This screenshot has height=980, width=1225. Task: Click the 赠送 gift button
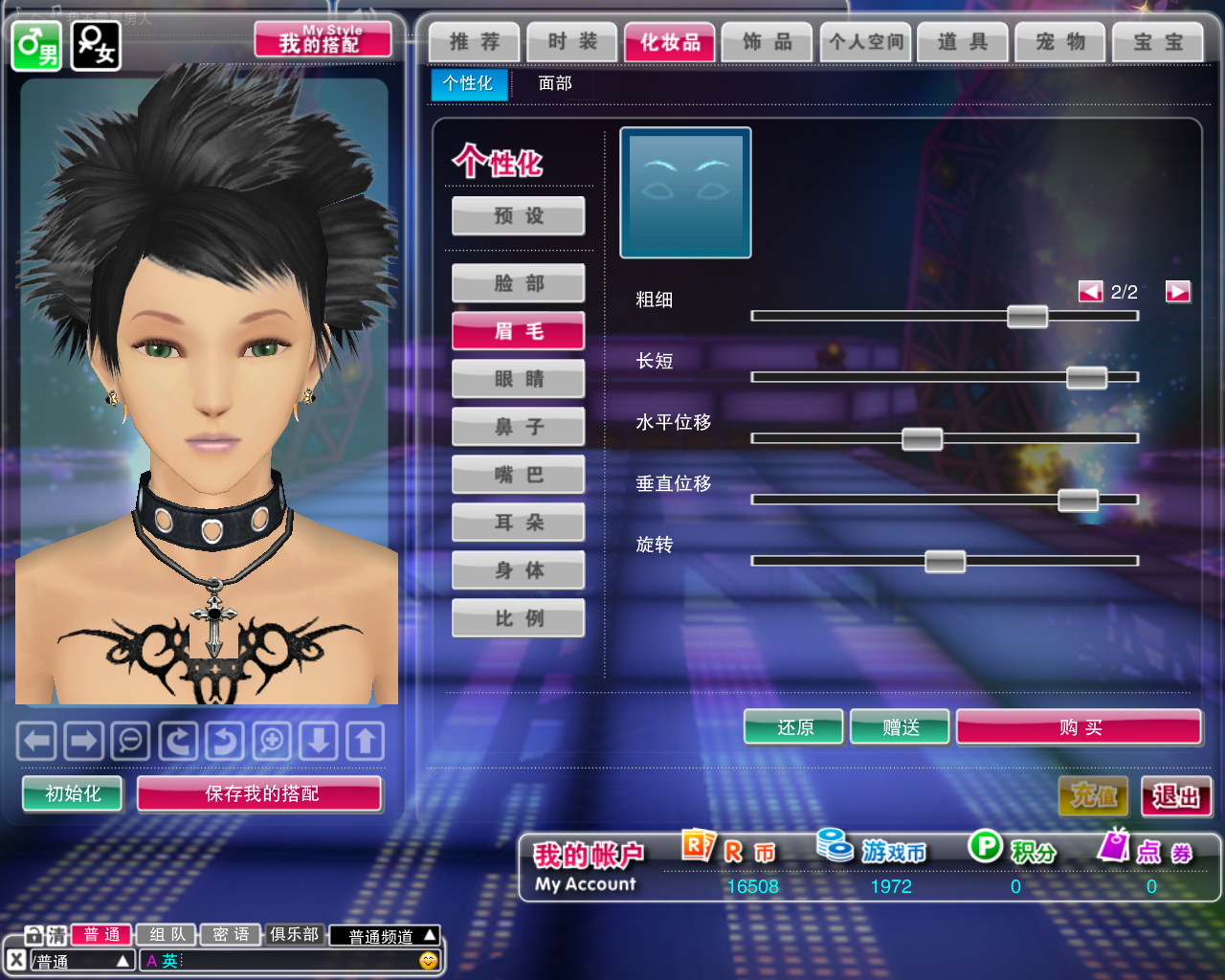tap(901, 727)
